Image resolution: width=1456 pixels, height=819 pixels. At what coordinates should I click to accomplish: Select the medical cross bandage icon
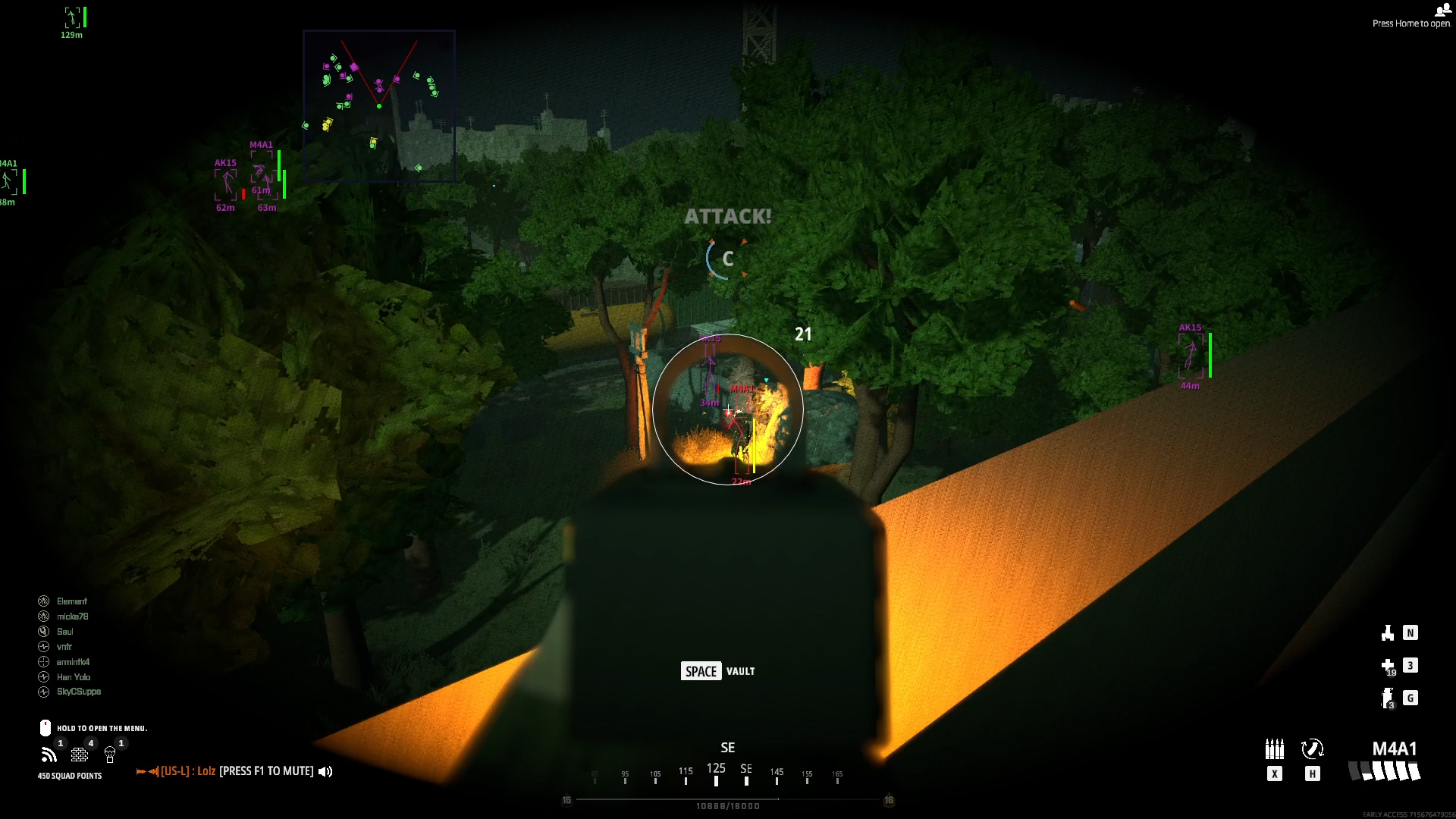[1388, 666]
